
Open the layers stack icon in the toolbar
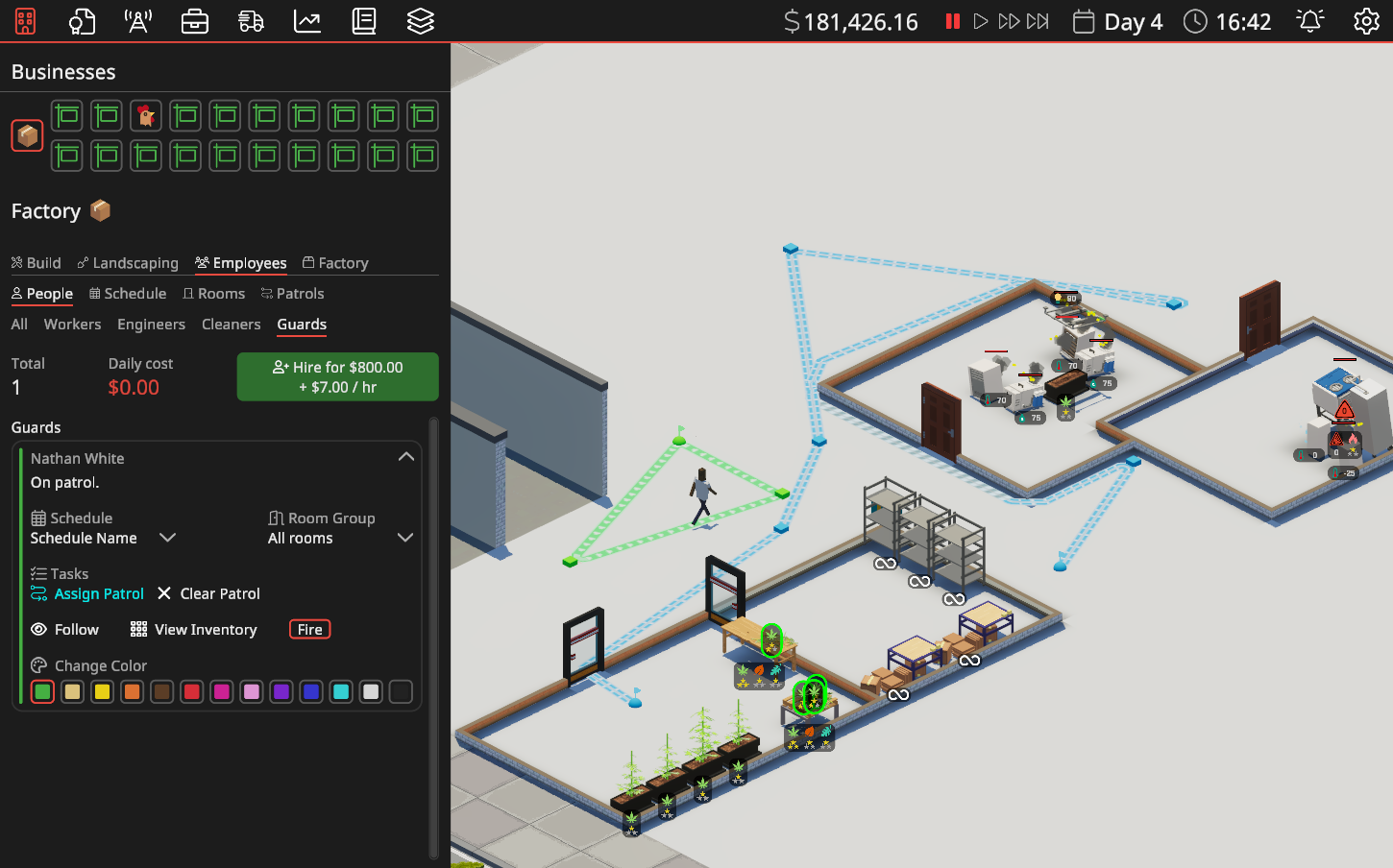[420, 20]
